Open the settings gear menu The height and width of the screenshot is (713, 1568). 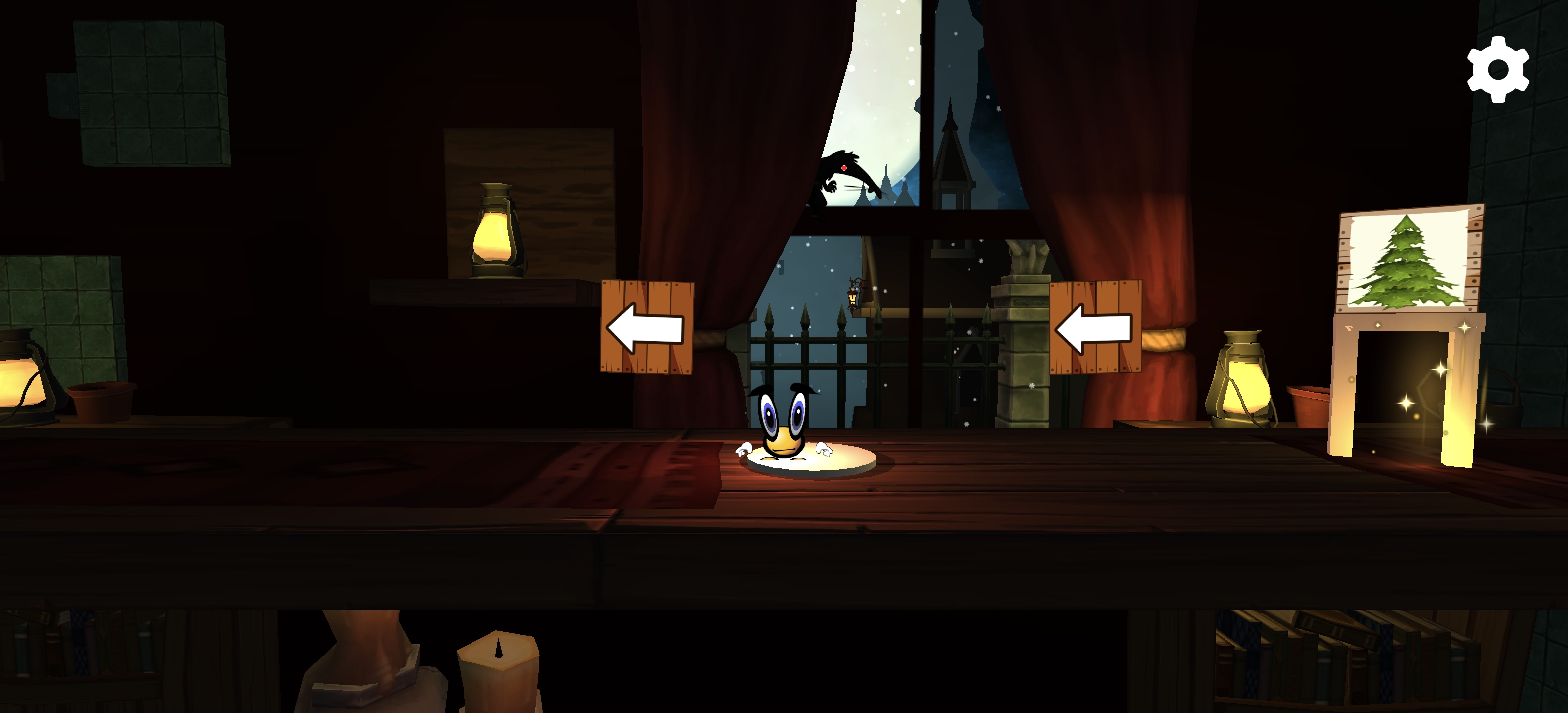click(1497, 69)
